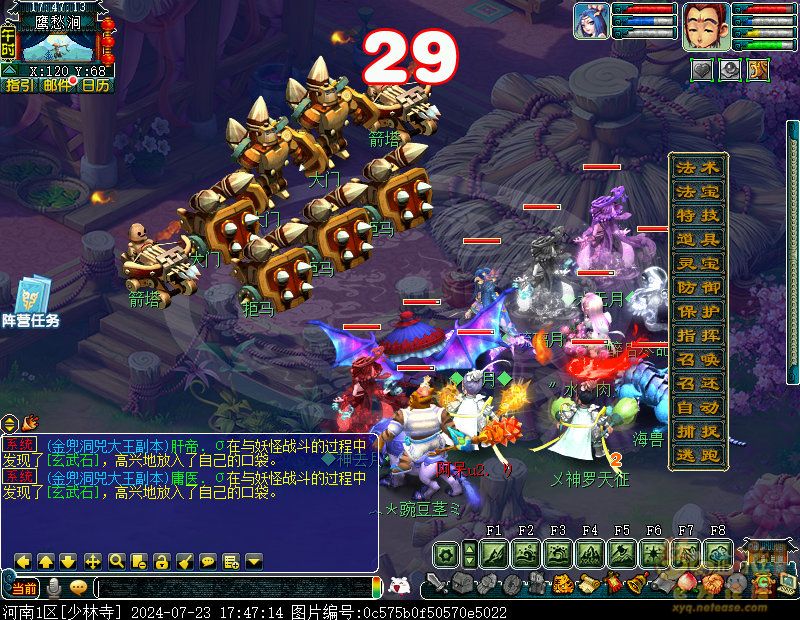Click the blue-haired pet portrait

(x=591, y=21)
